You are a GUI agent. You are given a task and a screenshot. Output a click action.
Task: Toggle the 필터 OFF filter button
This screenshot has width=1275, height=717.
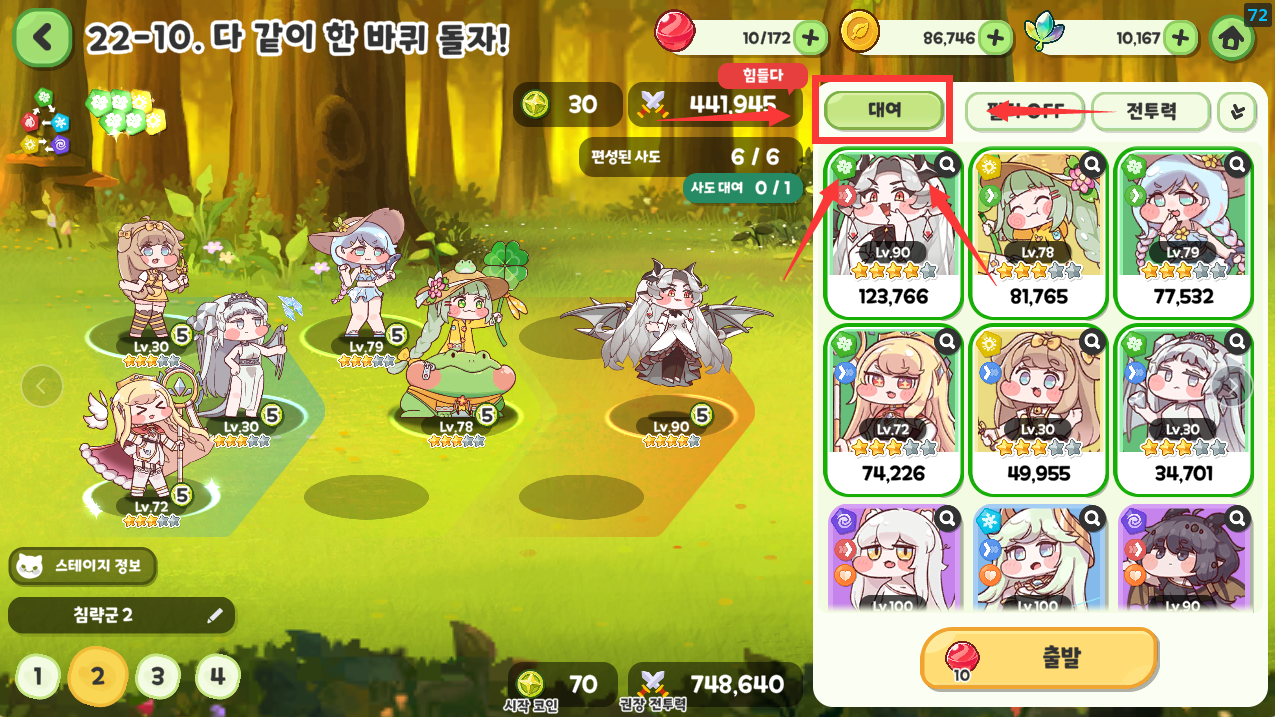(1024, 111)
